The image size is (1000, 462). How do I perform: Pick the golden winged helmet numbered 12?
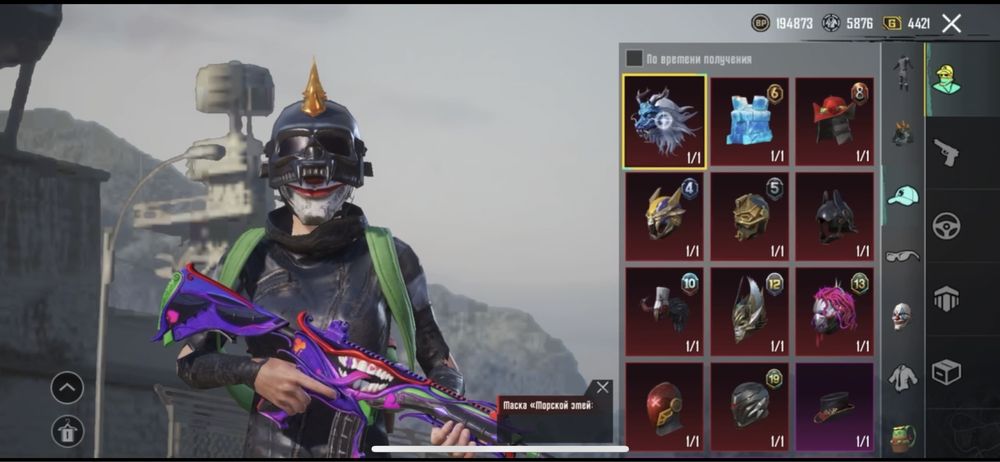pos(749,310)
